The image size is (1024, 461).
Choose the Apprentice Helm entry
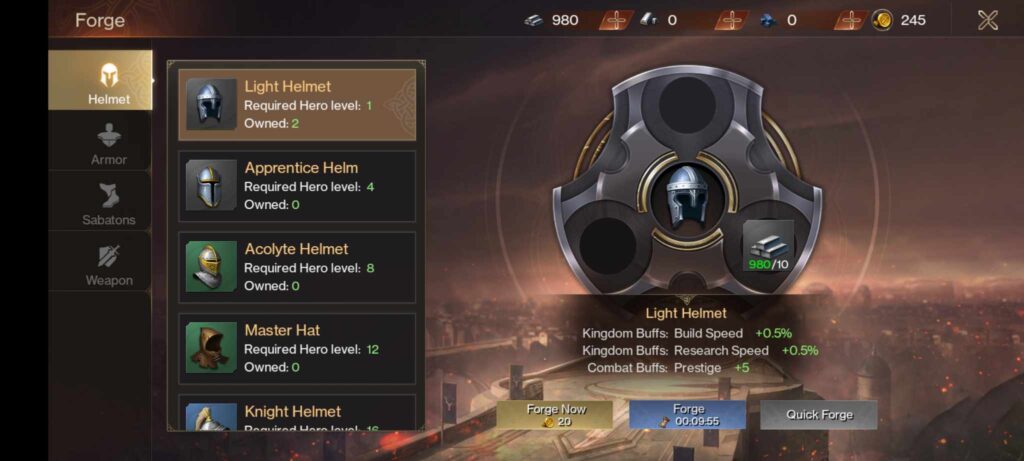pyautogui.click(x=296, y=186)
